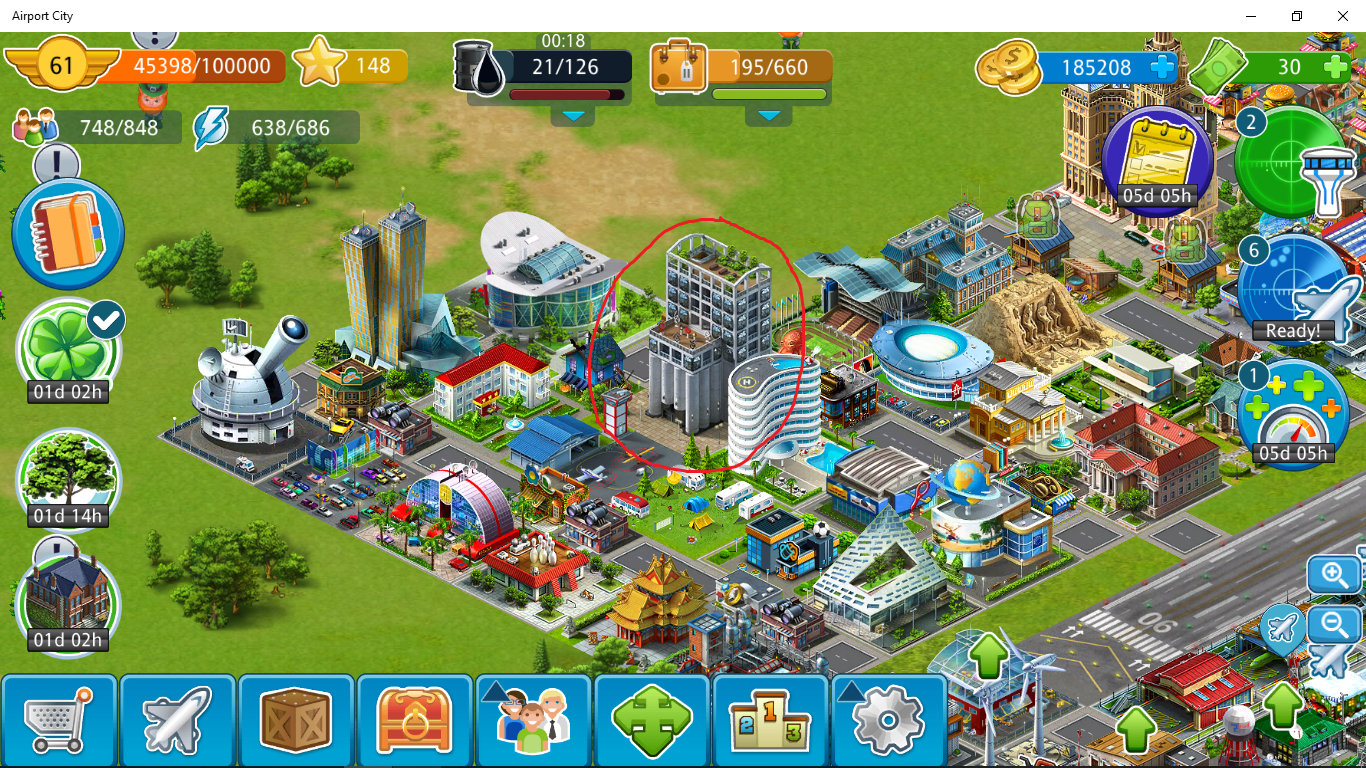Zoom in with the plus magnifier
The width and height of the screenshot is (1366, 768).
click(1334, 575)
